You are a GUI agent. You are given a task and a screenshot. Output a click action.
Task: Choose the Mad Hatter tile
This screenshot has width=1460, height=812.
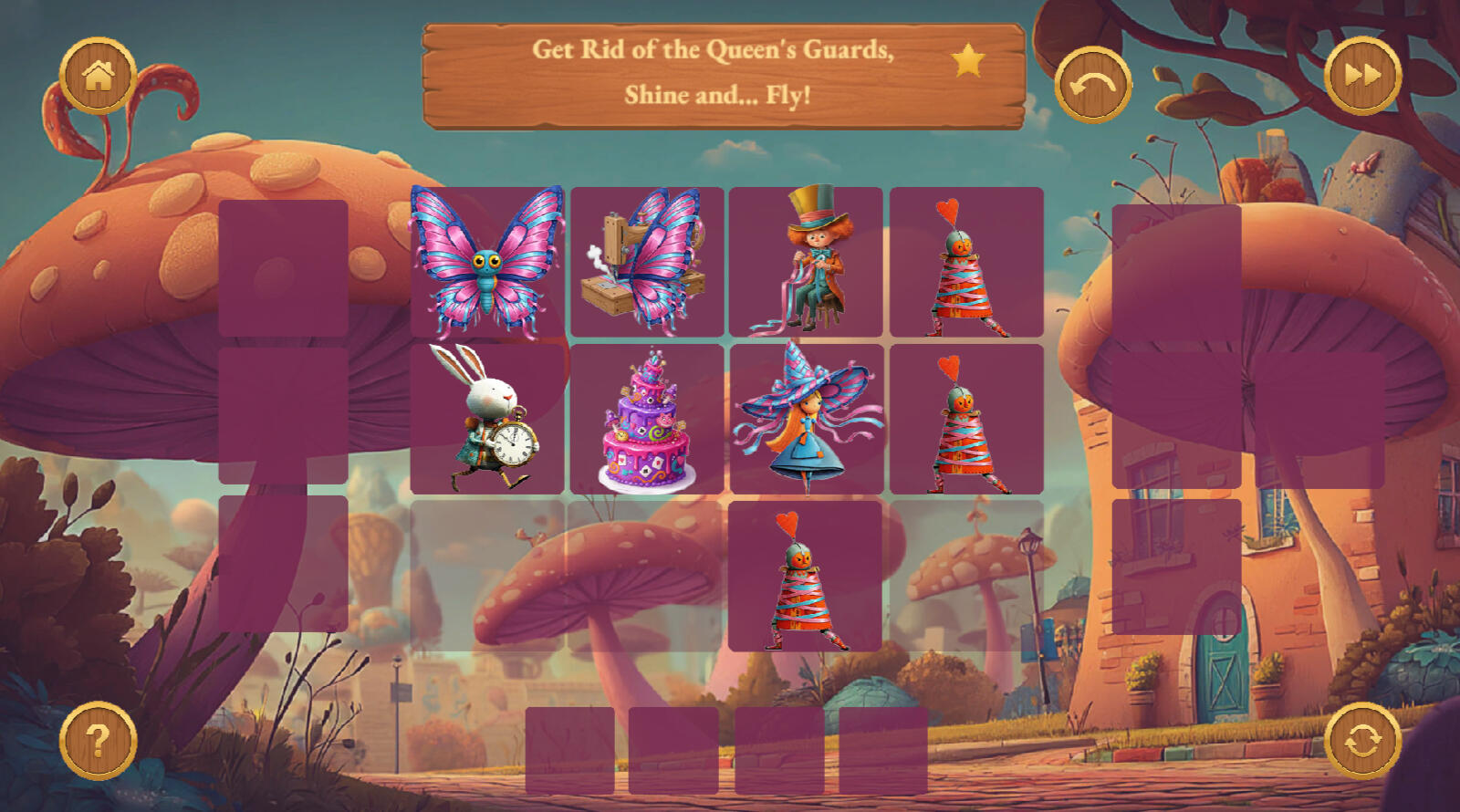pyautogui.click(x=806, y=262)
